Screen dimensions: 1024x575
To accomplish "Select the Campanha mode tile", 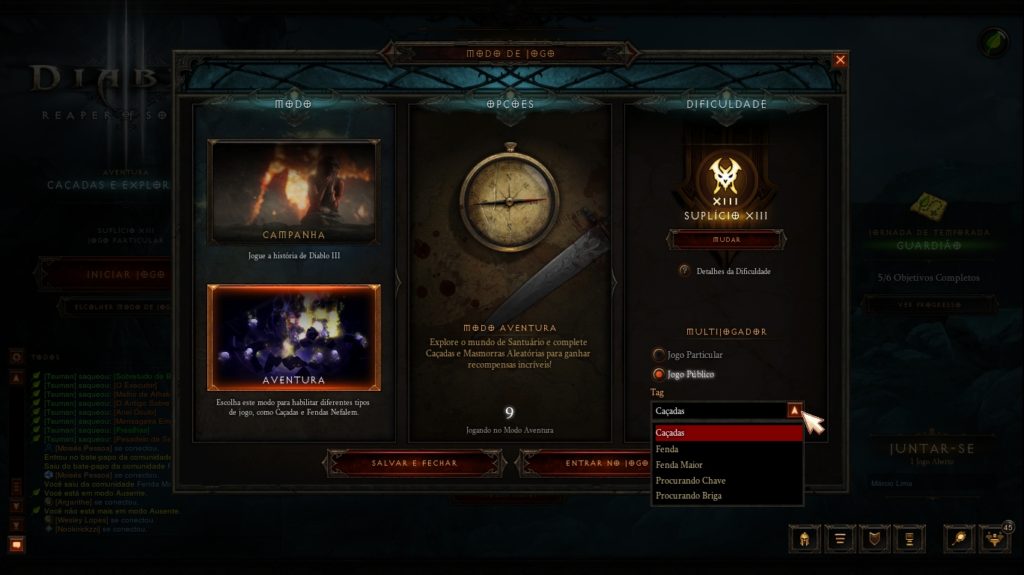I will coord(293,192).
